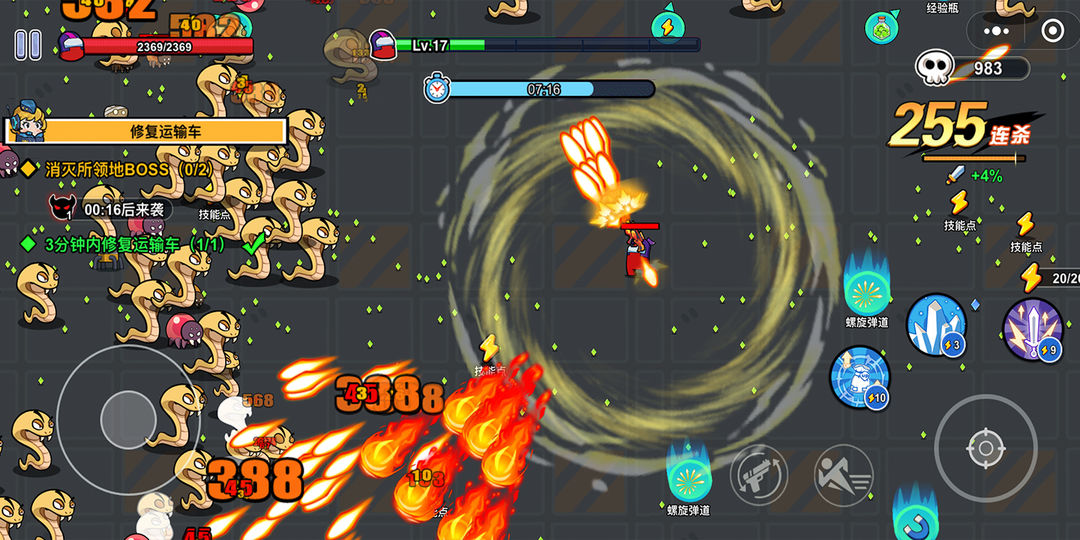1080x540 pixels.
Task: Tap the crosshair attack button
Action: (x=985, y=448)
